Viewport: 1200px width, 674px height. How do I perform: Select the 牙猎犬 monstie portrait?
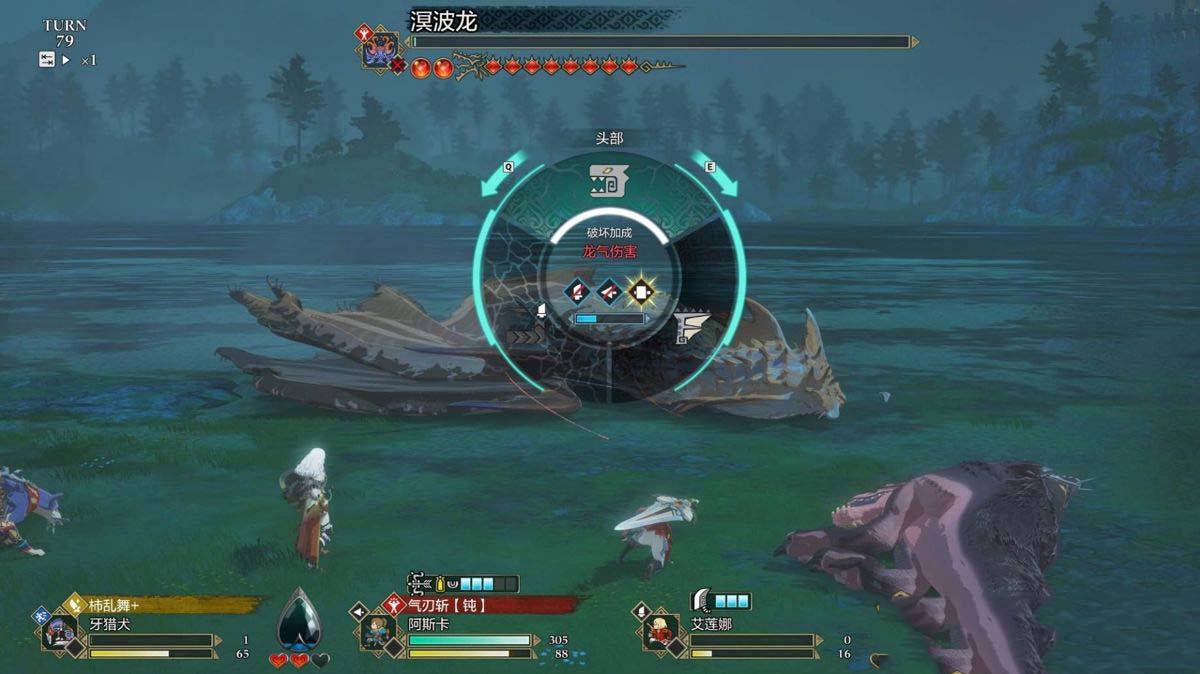(x=59, y=632)
